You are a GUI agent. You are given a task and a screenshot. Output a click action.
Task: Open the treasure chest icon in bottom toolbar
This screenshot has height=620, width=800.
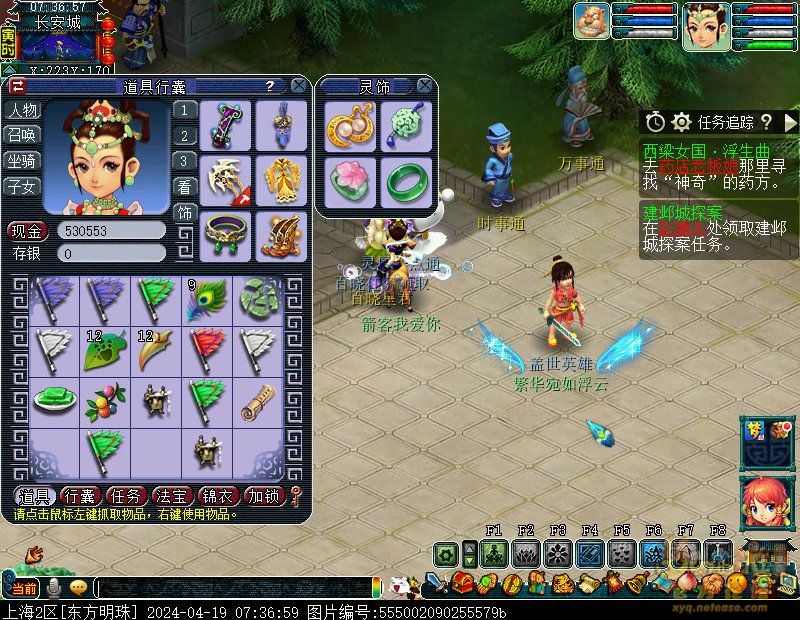tap(463, 582)
